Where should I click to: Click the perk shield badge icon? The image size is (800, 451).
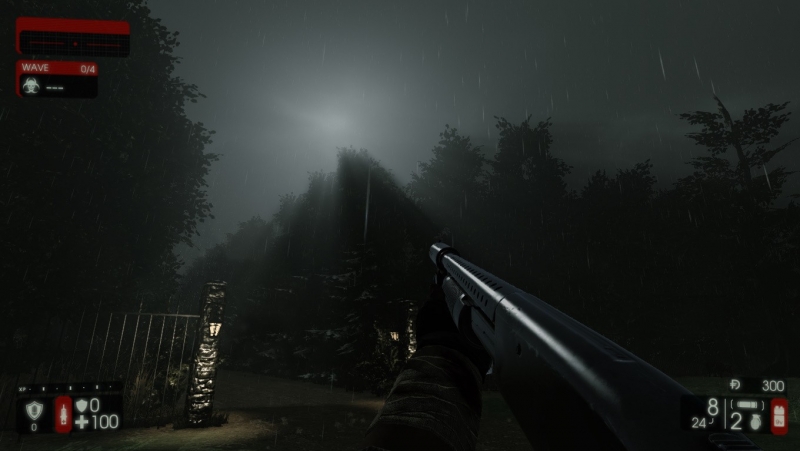pos(33,409)
